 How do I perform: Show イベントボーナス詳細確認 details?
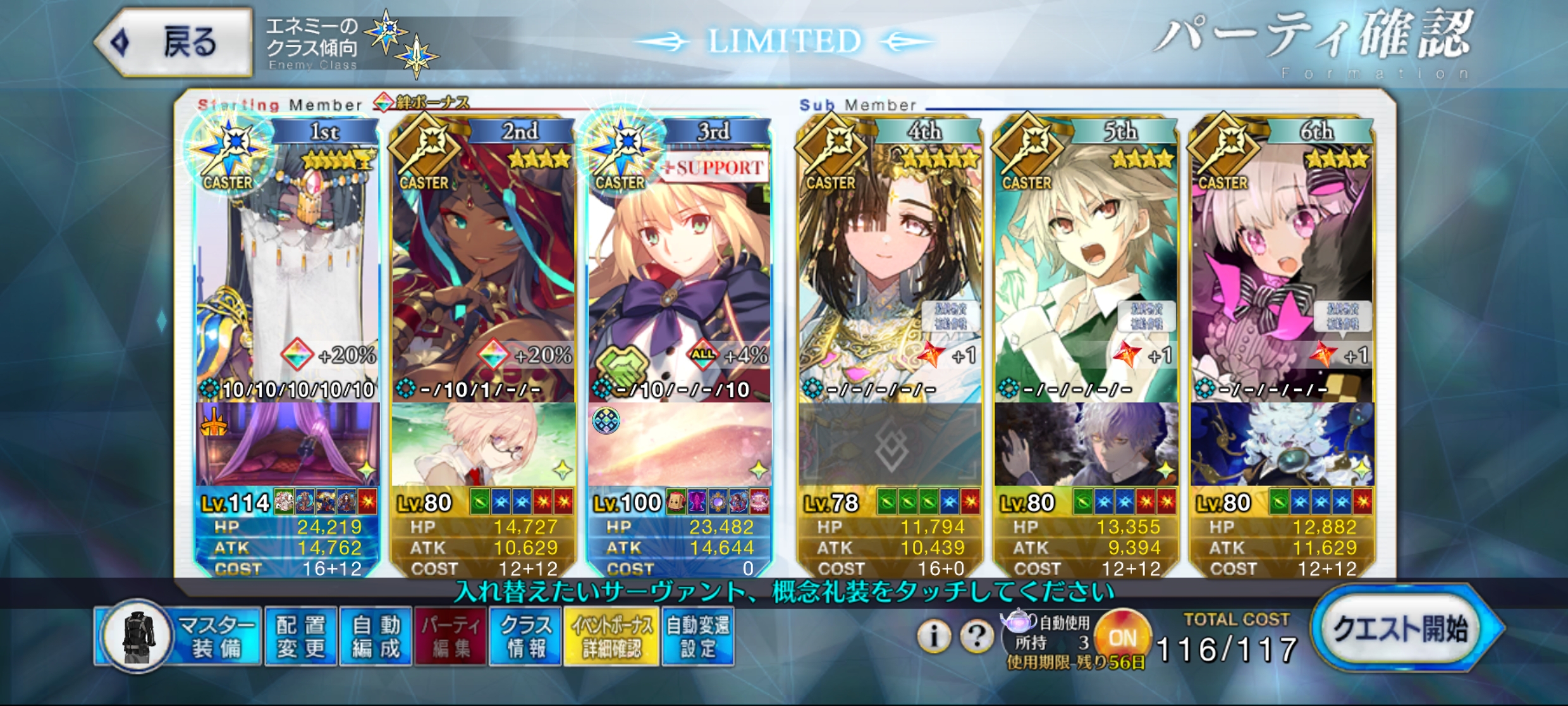click(x=611, y=636)
